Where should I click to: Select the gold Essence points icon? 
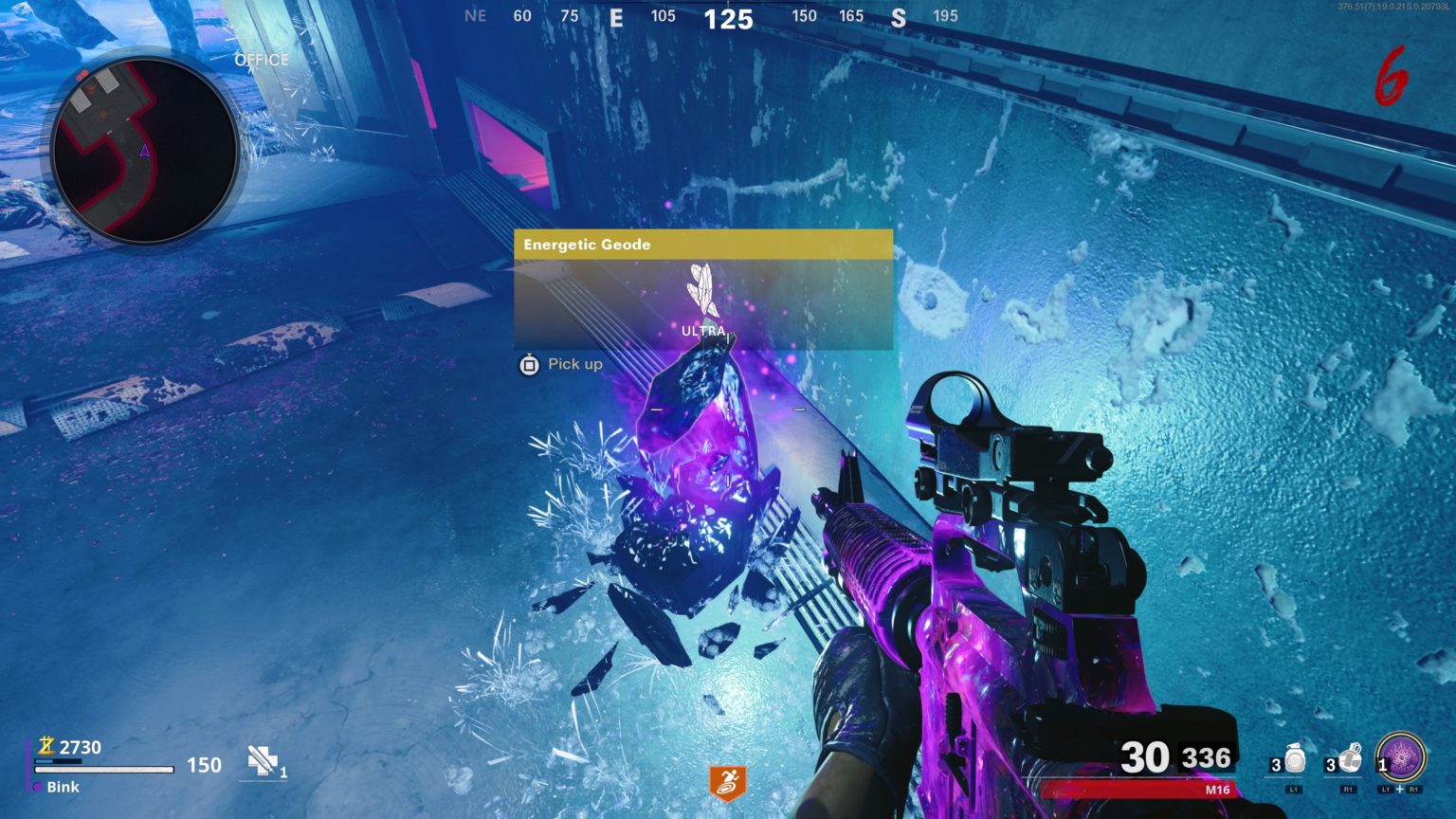click(x=45, y=747)
